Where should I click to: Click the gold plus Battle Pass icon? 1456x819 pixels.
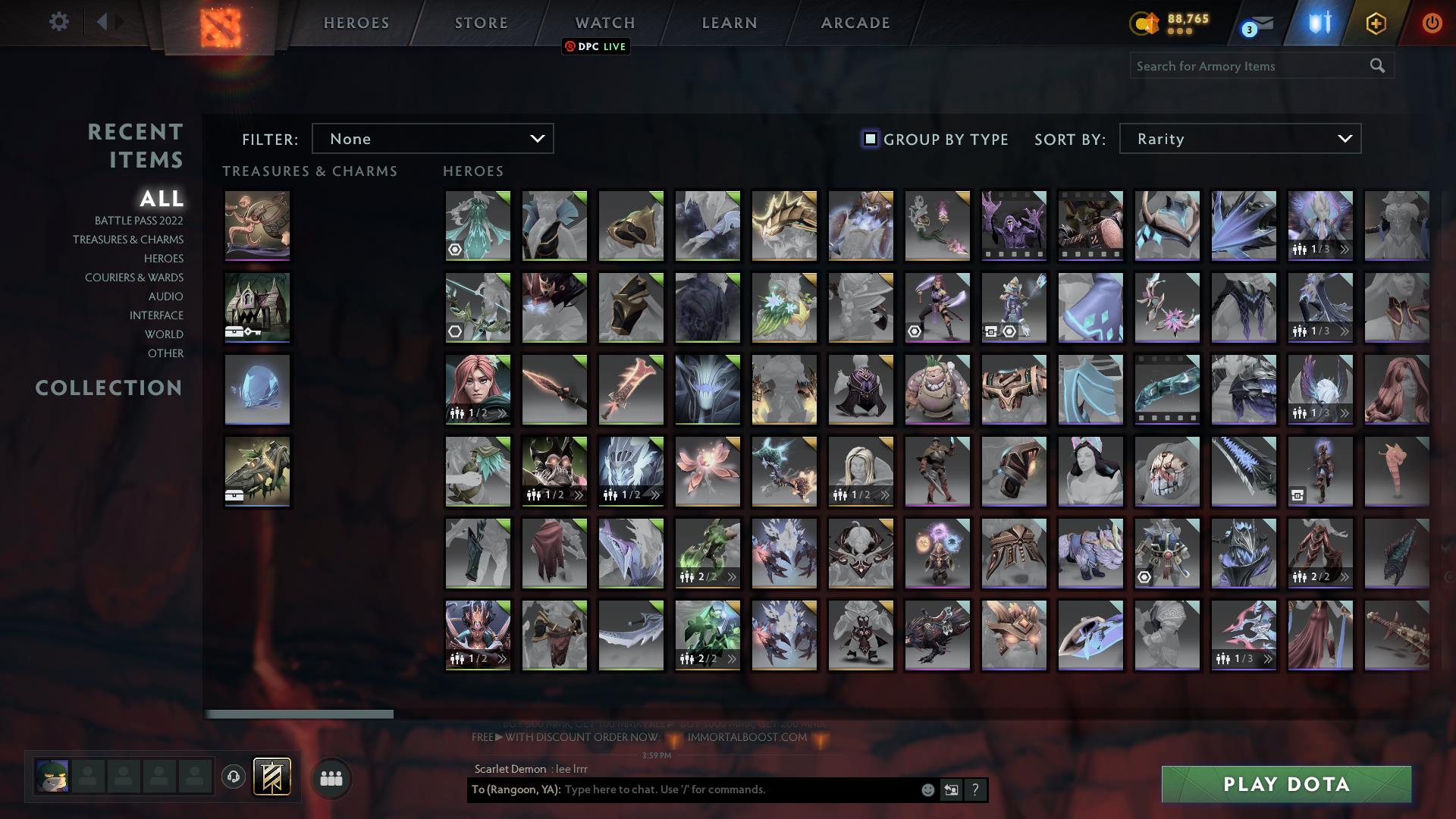(1376, 23)
